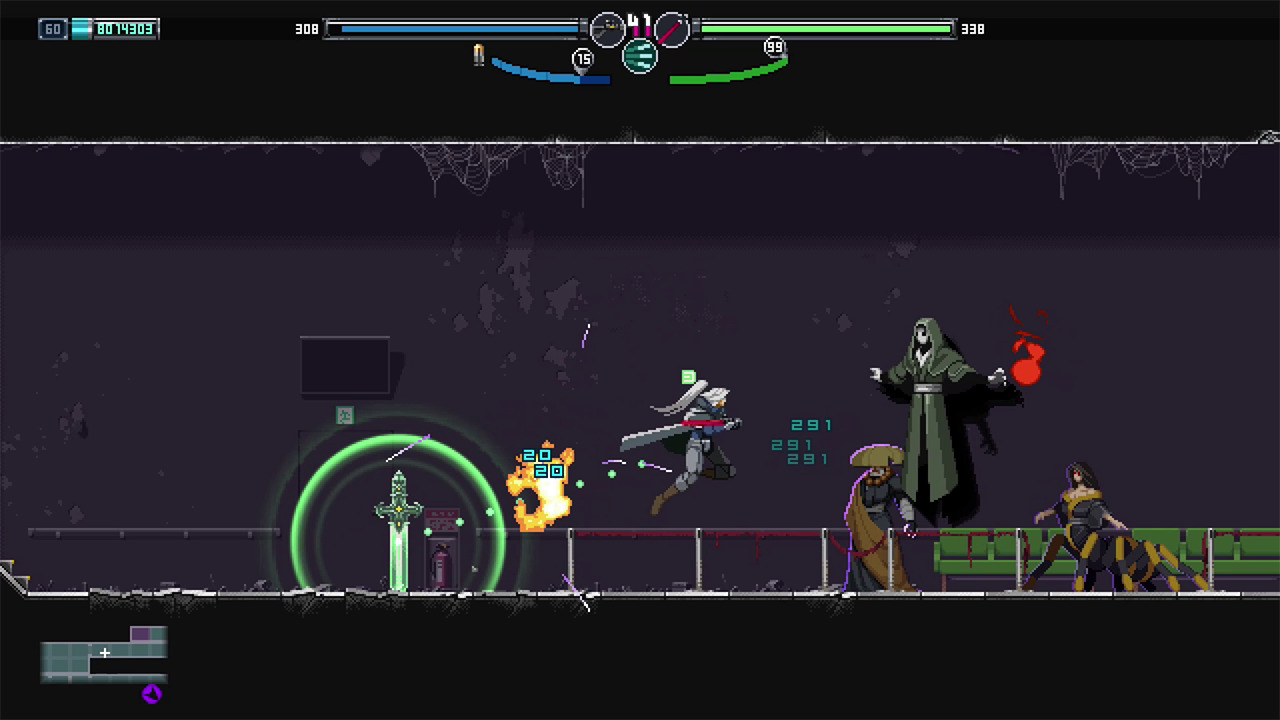
Task: Click the bullet ammo icon near the blue gauge
Action: point(478,56)
